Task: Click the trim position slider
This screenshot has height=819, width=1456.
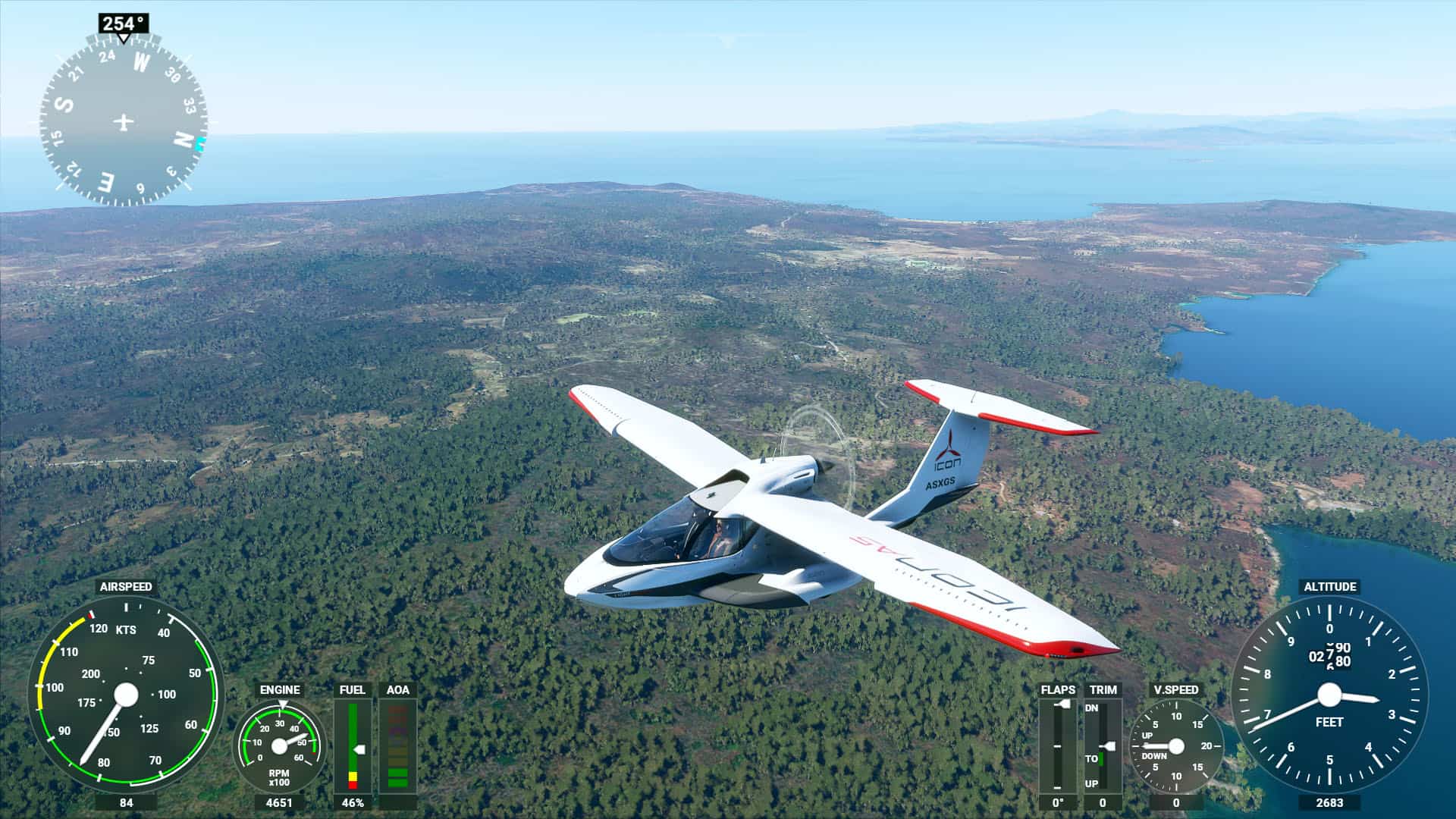Action: 1103,746
